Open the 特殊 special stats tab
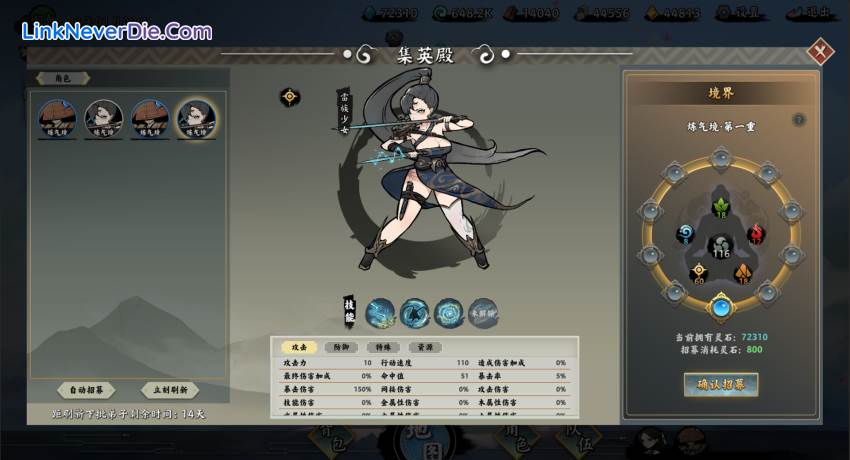This screenshot has height=460, width=850. [383, 347]
